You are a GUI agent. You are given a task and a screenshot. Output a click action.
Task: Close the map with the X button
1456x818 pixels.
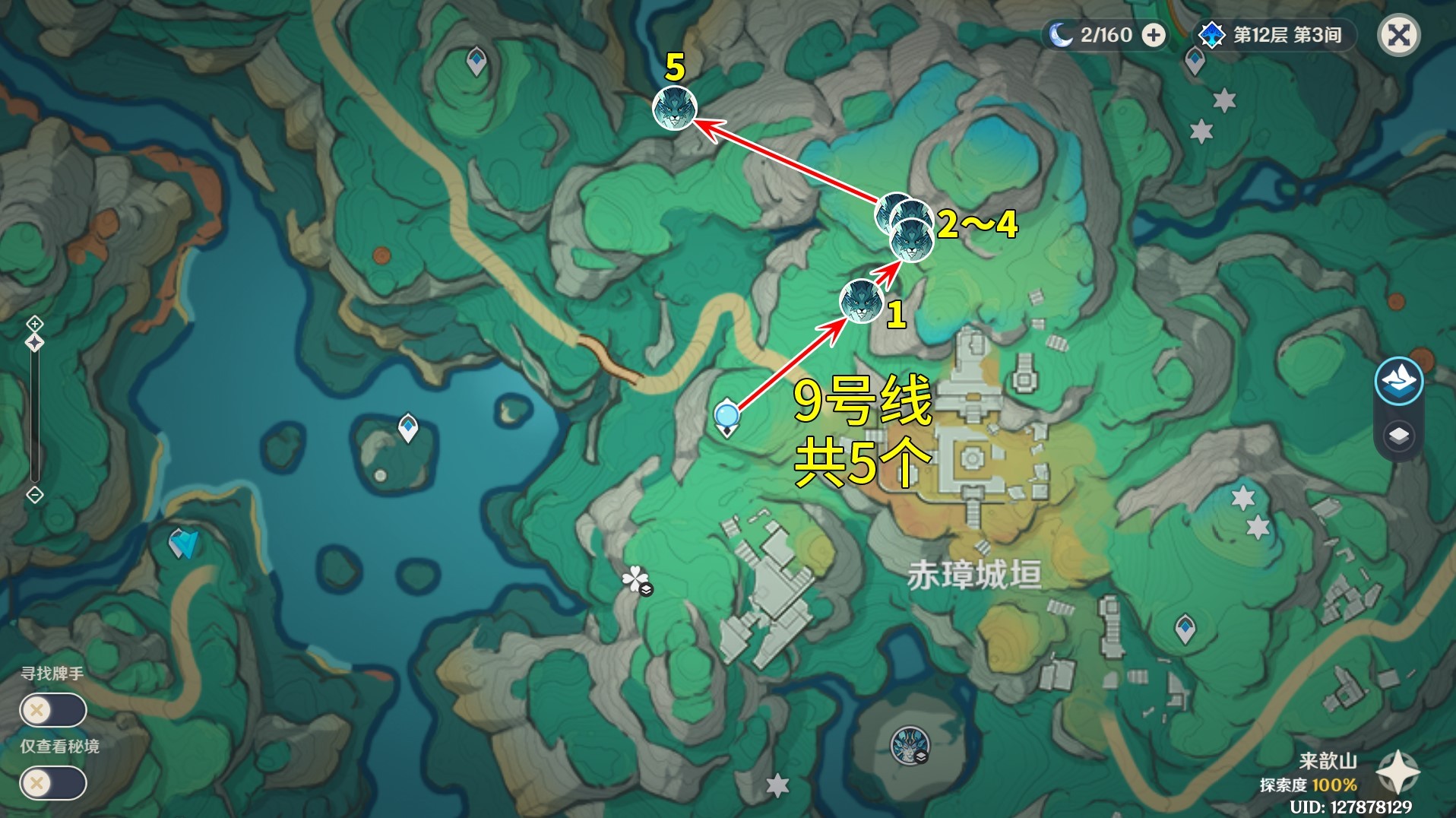[1399, 35]
